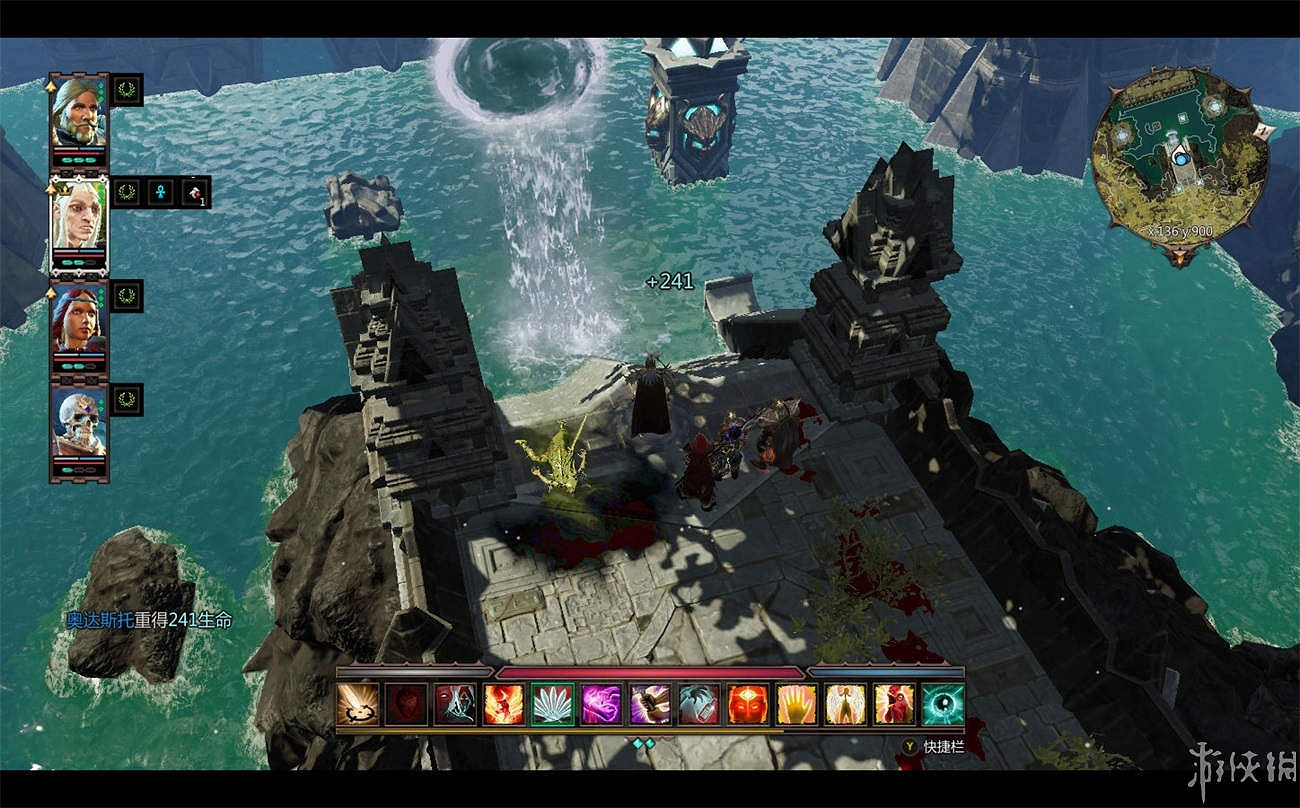Activate the white winged figure skill
This screenshot has height=808, width=1300.
pos(846,704)
